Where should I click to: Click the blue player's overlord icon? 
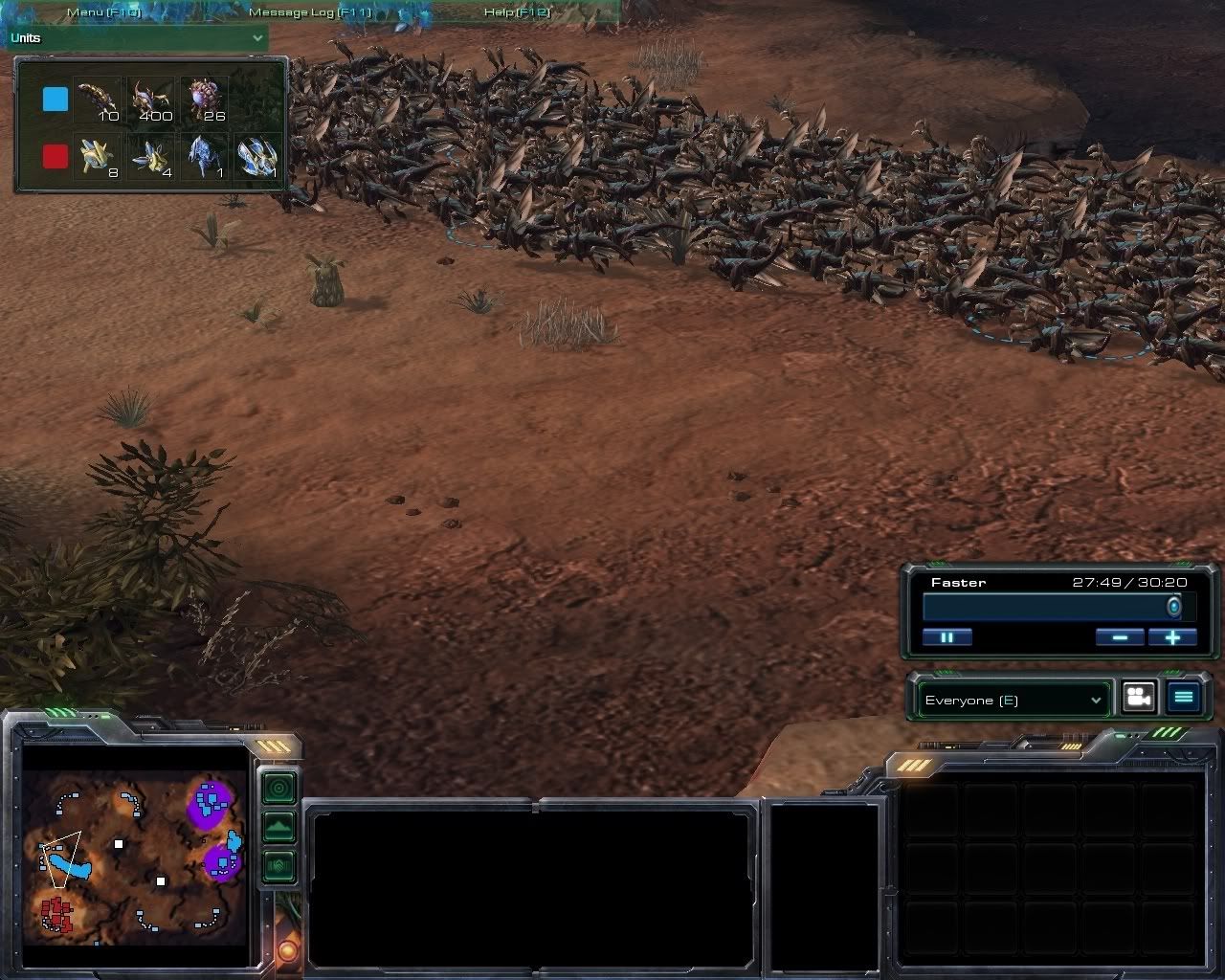[206, 100]
